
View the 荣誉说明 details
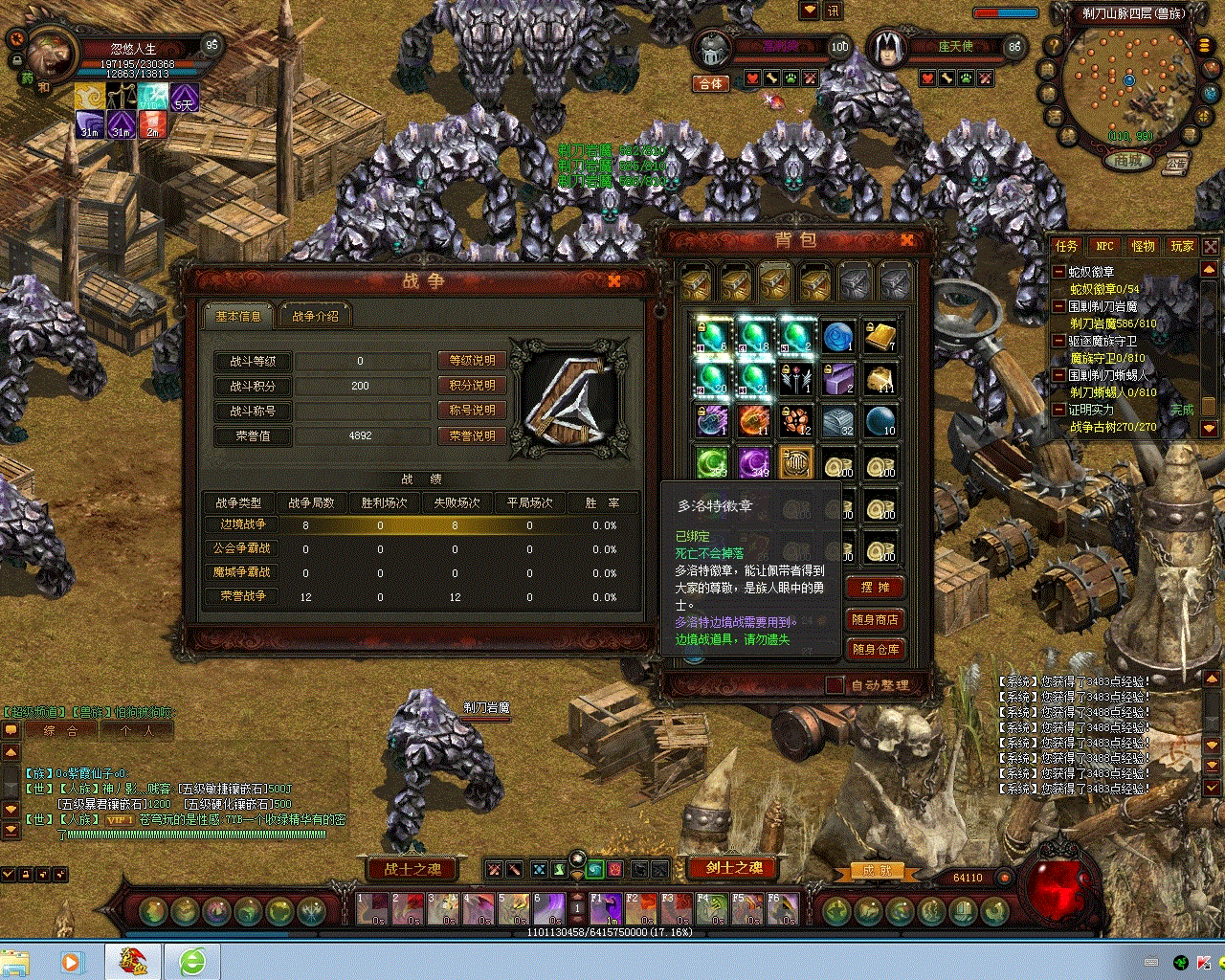tap(472, 435)
